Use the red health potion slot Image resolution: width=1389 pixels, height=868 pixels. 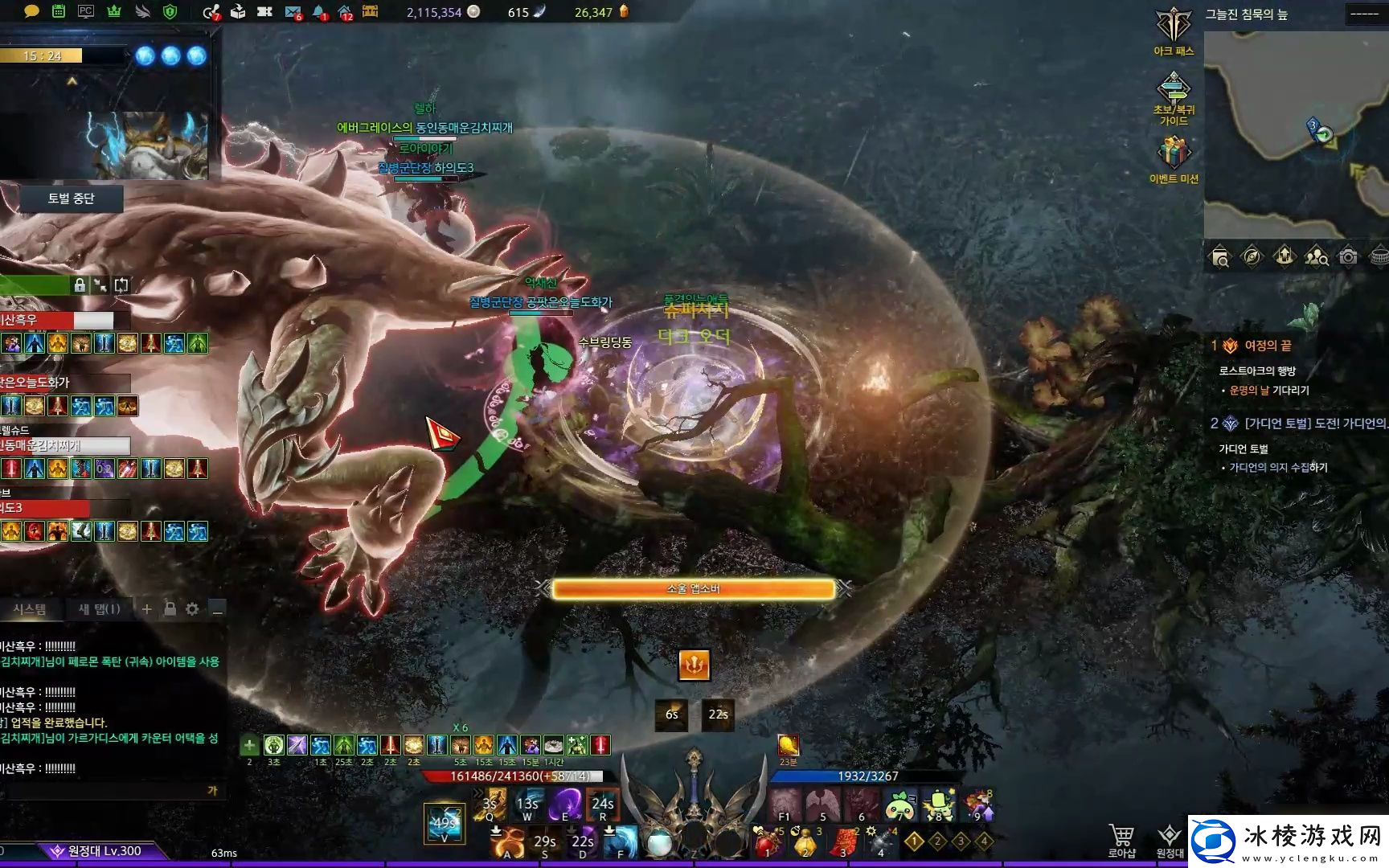[766, 842]
